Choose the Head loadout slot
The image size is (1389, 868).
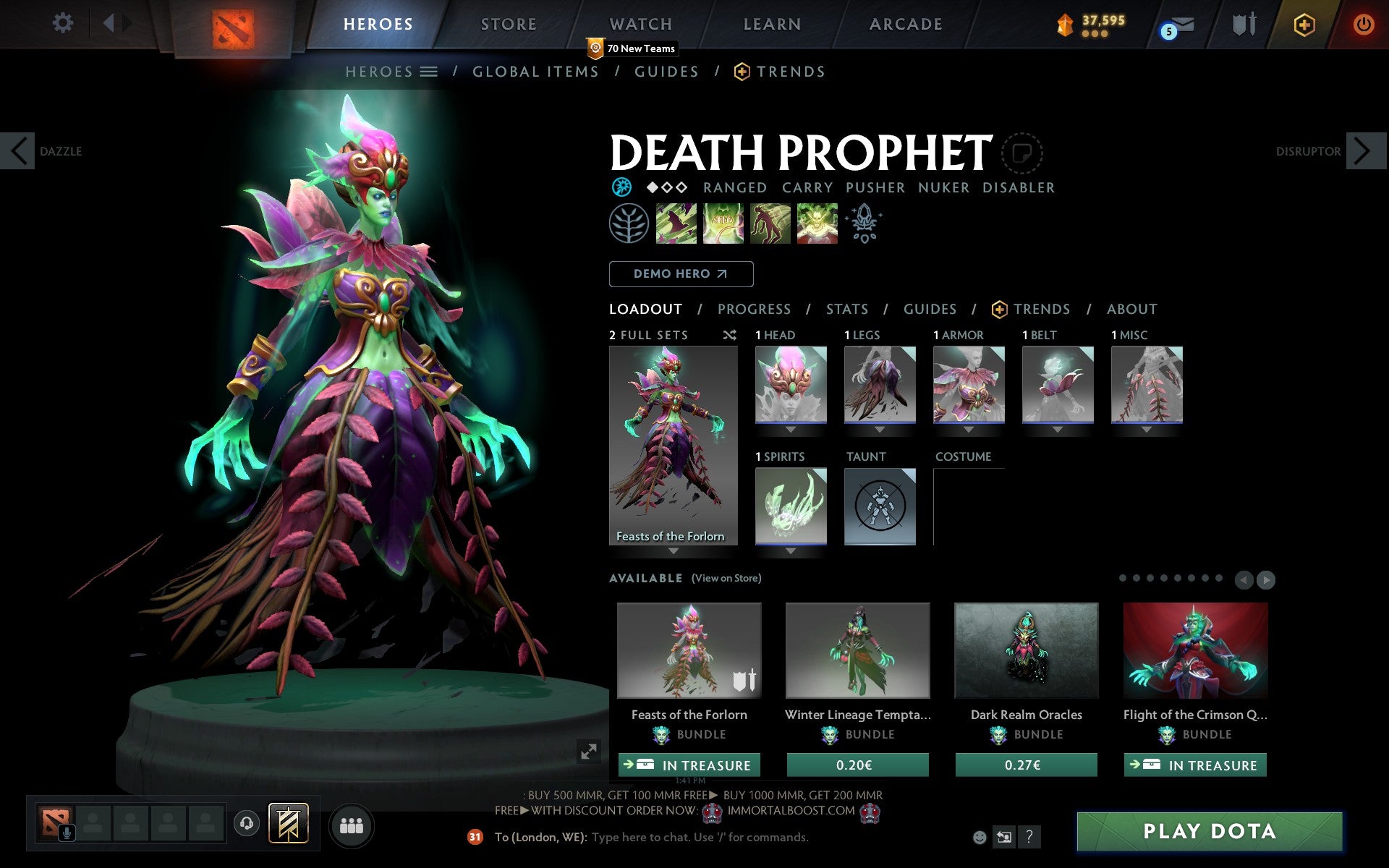point(791,384)
